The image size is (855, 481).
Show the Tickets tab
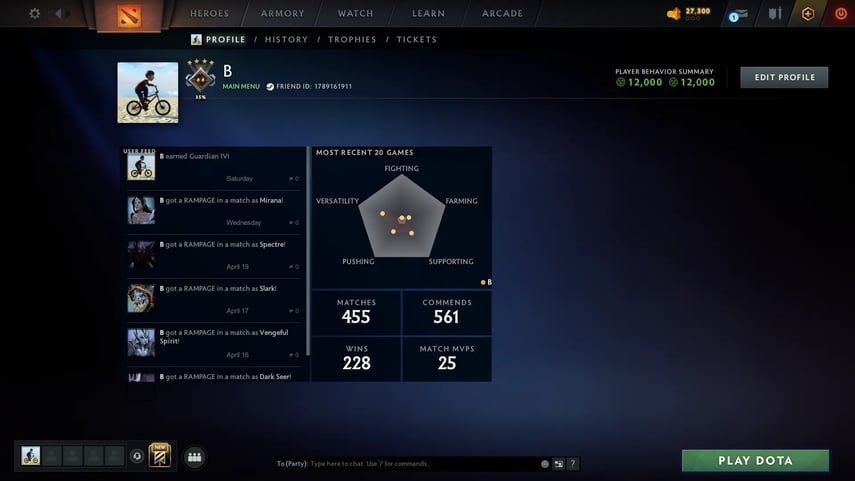click(x=416, y=40)
